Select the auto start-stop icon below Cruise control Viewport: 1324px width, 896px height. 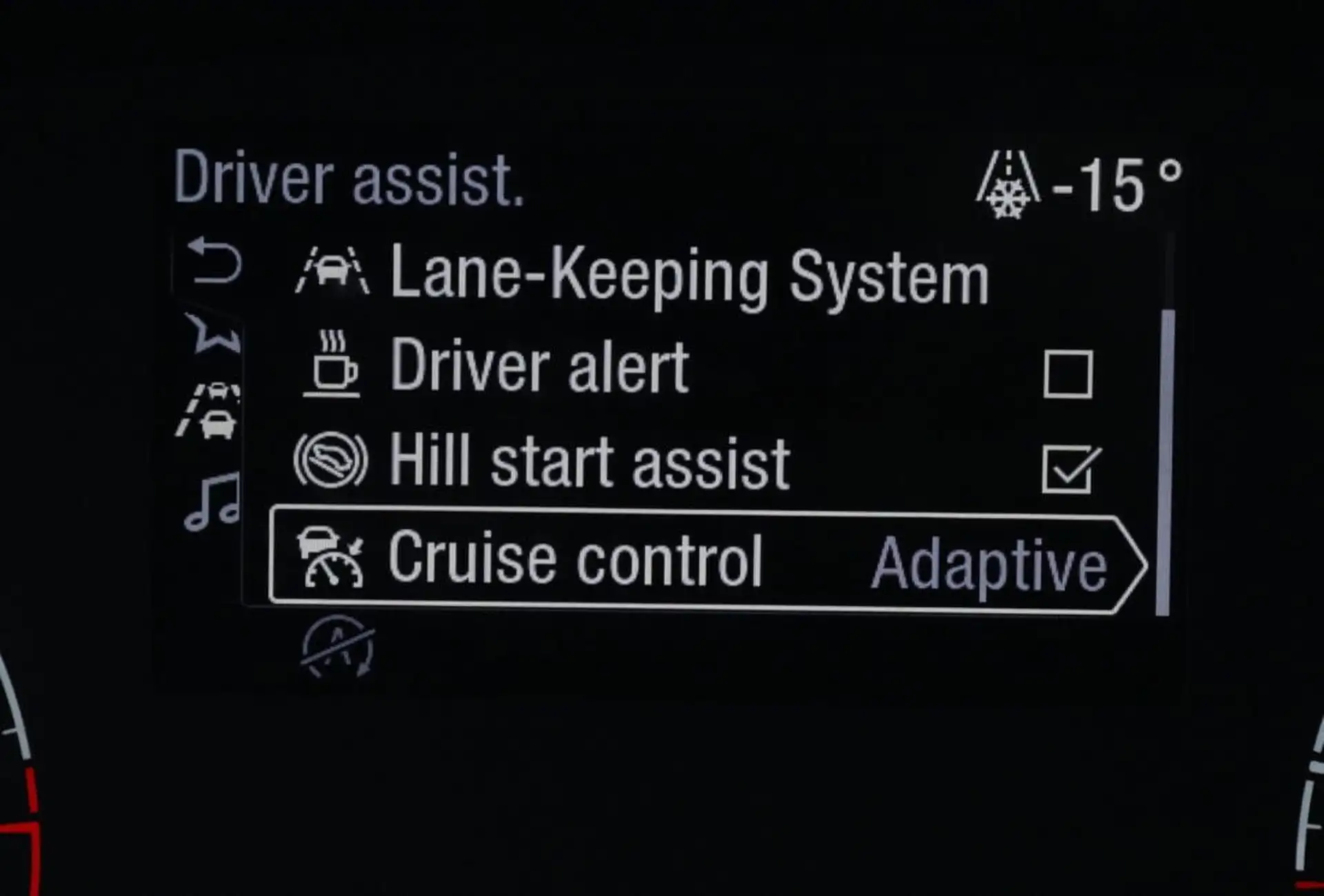(338, 647)
